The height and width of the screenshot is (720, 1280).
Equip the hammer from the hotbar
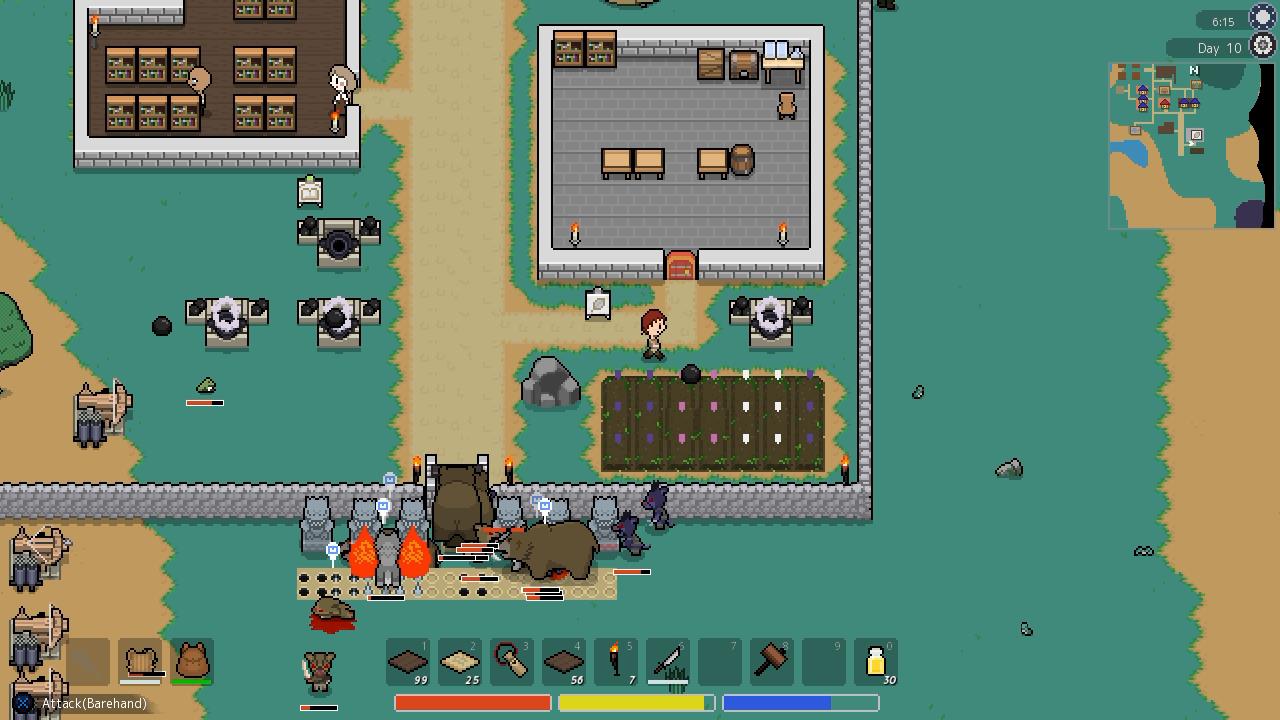coord(772,662)
